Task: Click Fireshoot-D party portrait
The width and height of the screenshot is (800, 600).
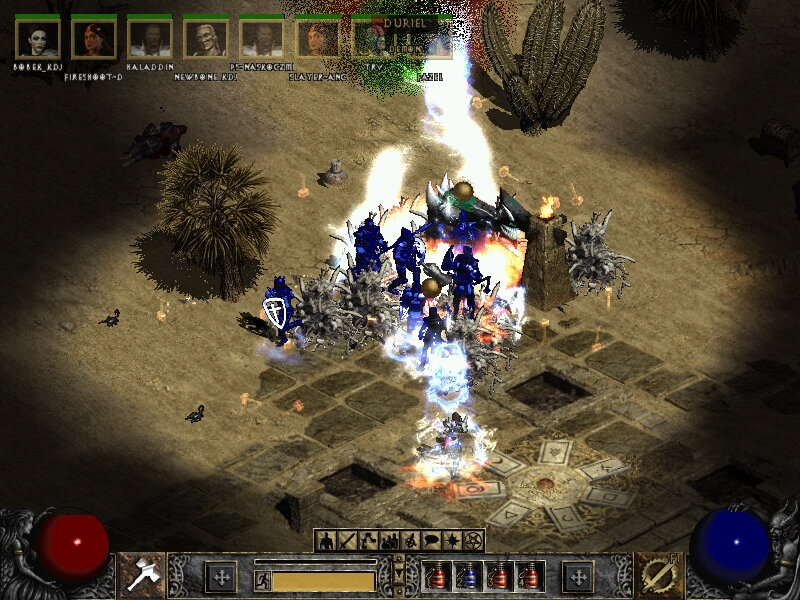Action: (94, 39)
